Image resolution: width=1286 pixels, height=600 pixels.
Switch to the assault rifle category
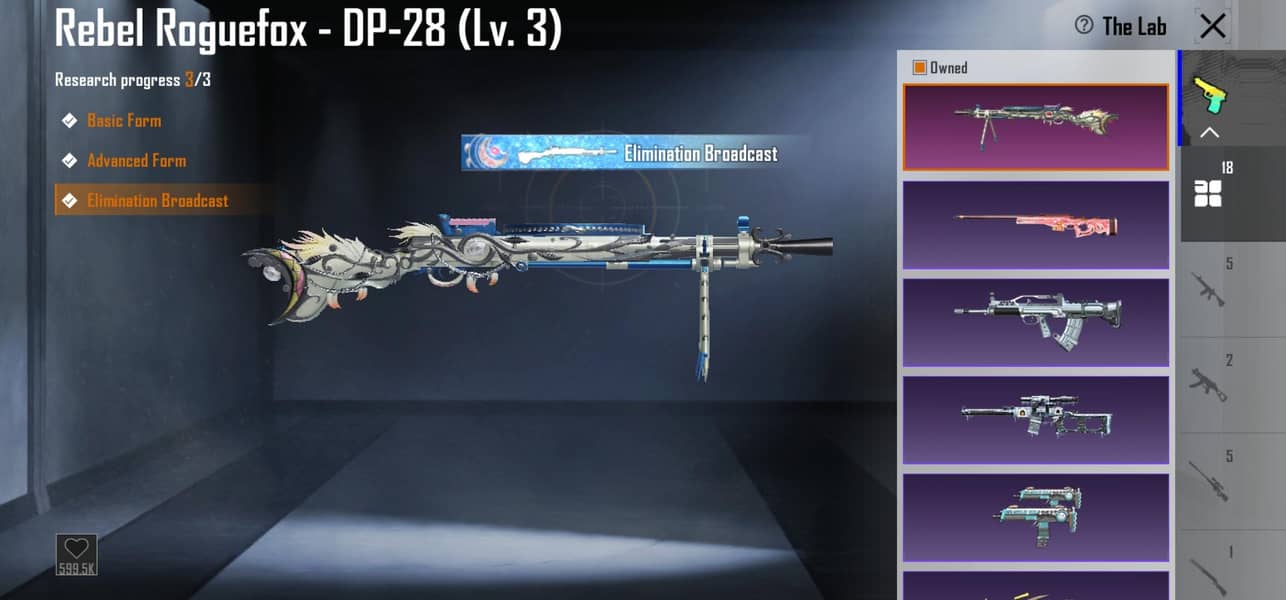point(1209,289)
